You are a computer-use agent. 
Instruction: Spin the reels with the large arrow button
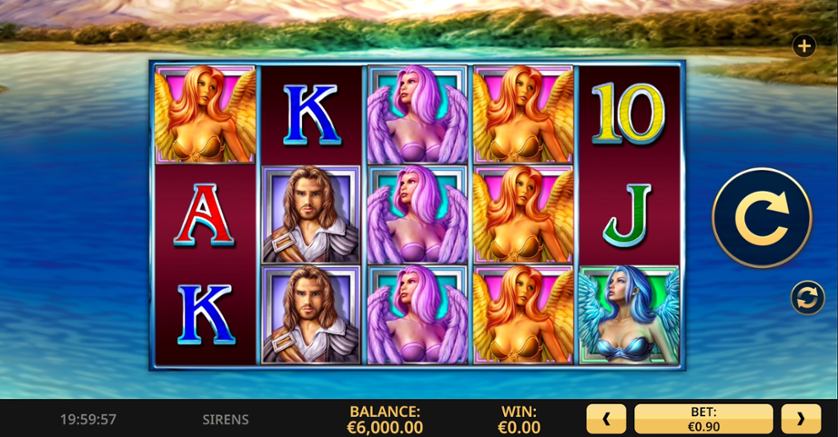pos(762,217)
